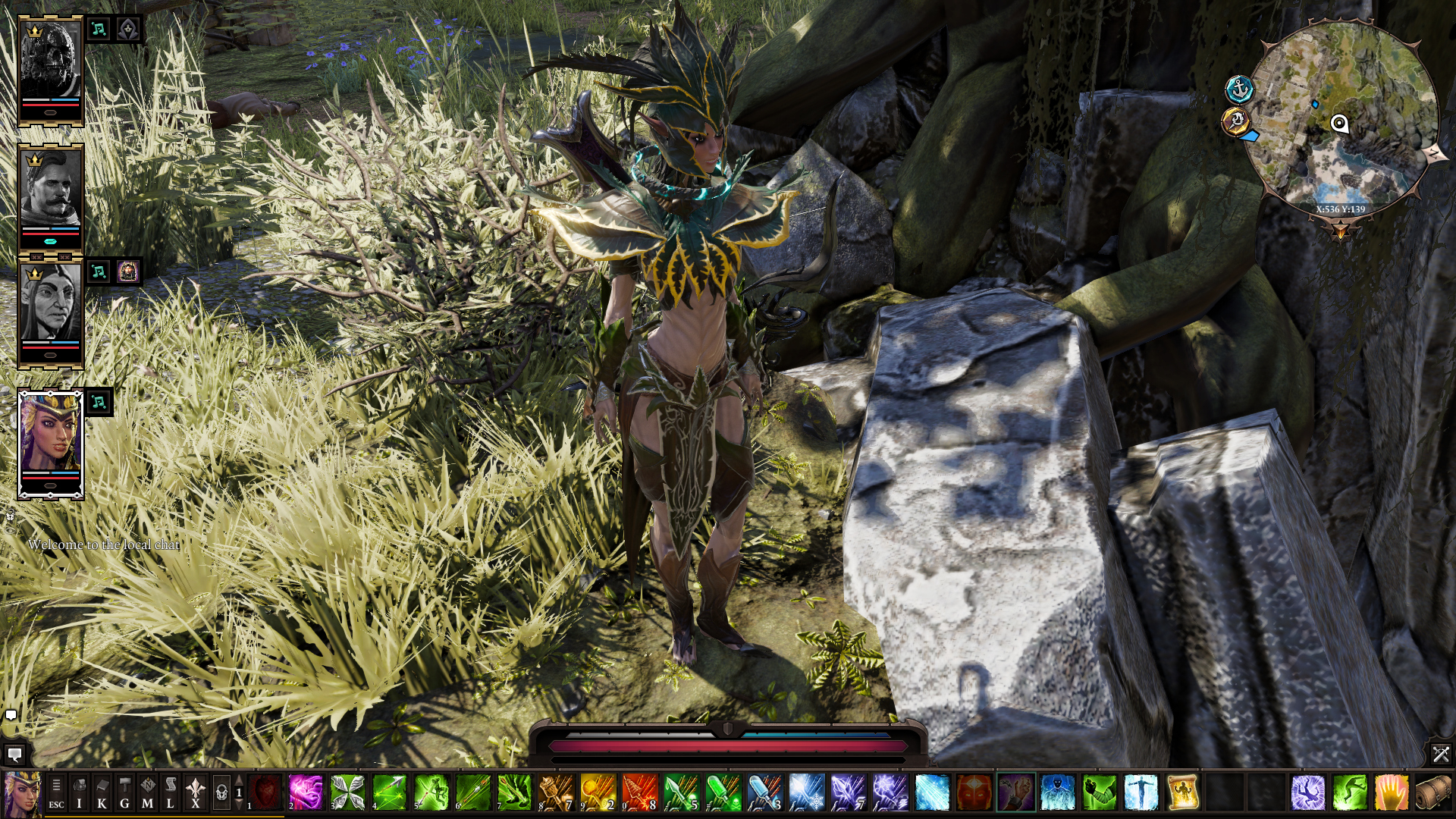The width and height of the screenshot is (1456, 819).
Task: Use the golden glowing hand skill
Action: (1391, 793)
